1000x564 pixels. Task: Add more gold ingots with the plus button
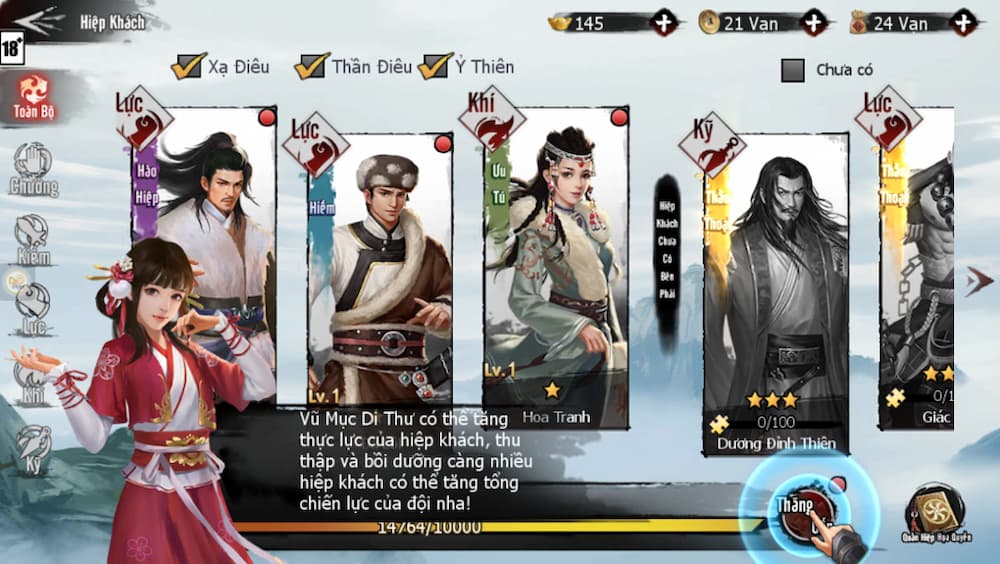(664, 22)
